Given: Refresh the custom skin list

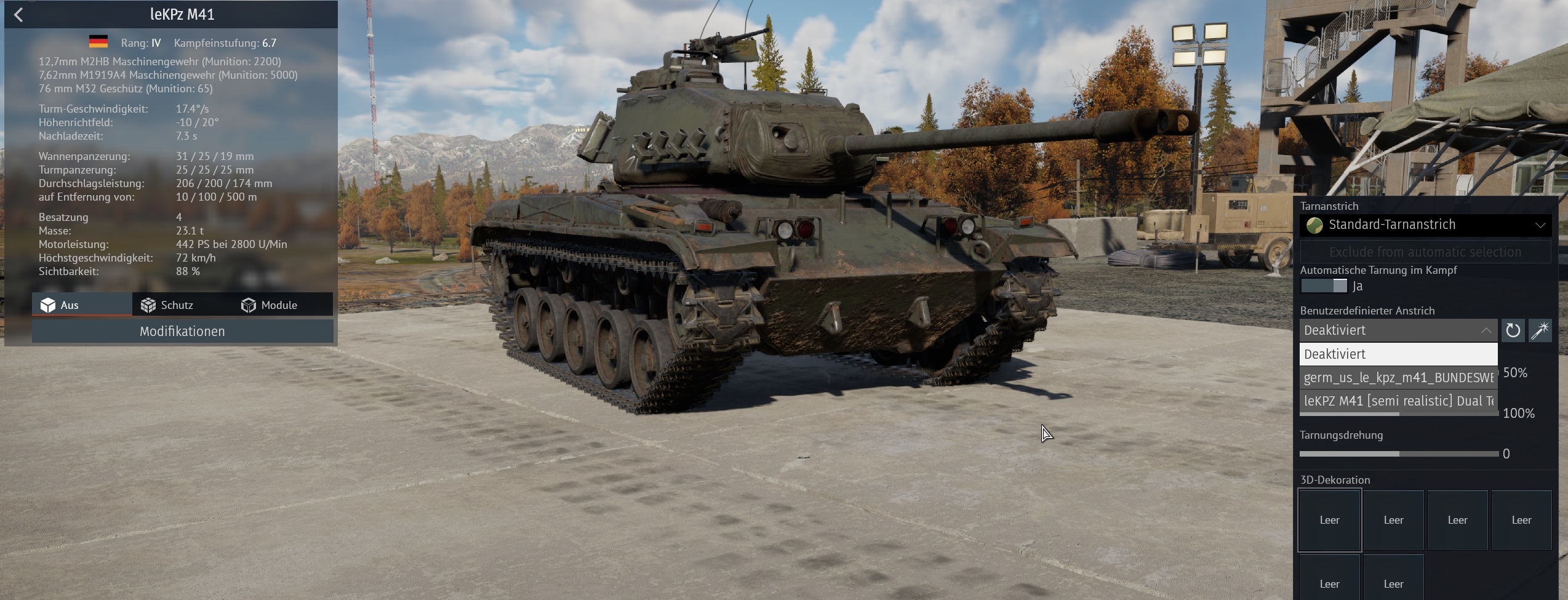Looking at the screenshot, I should tap(1513, 330).
